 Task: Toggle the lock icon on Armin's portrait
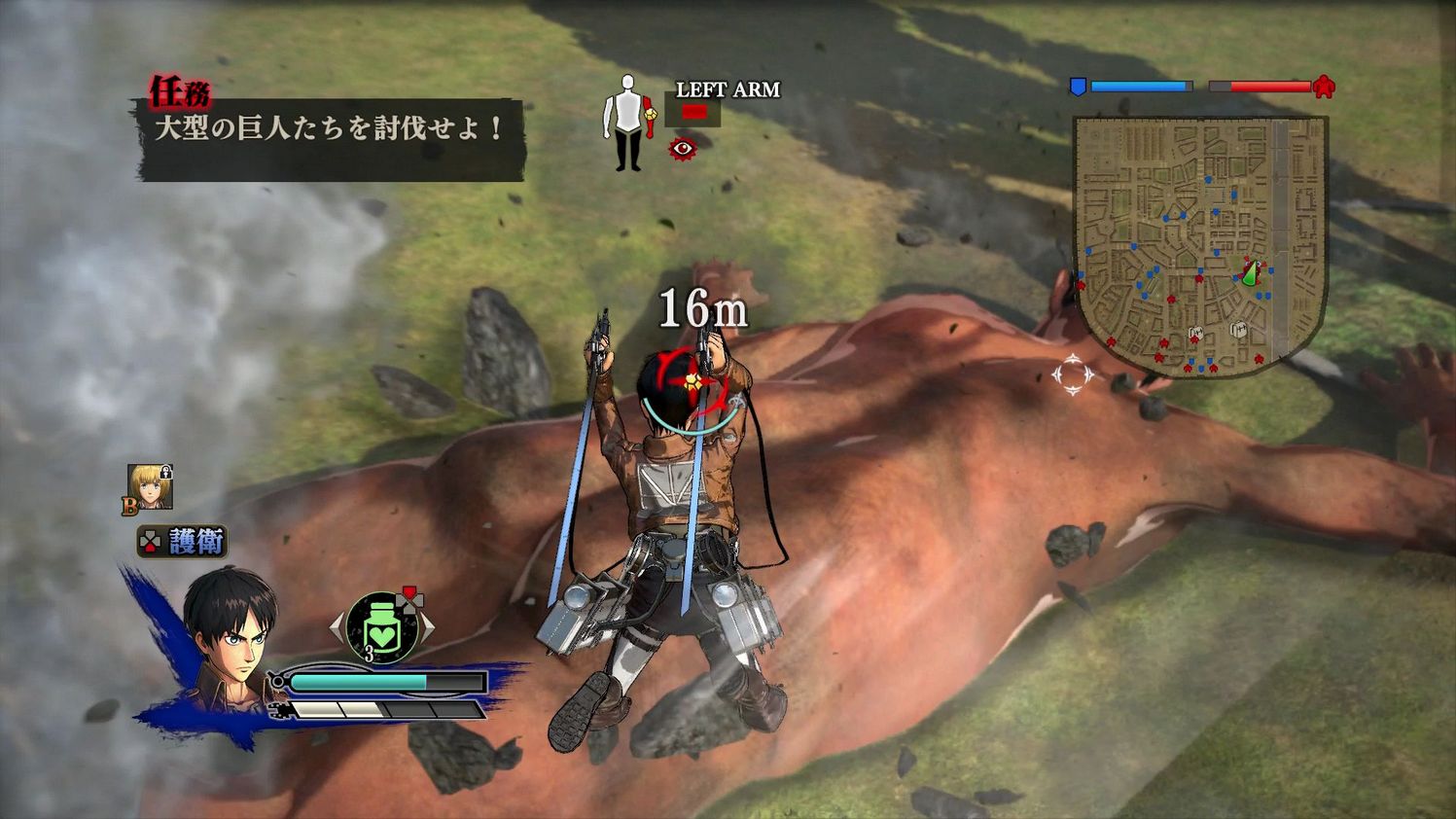coord(166,473)
